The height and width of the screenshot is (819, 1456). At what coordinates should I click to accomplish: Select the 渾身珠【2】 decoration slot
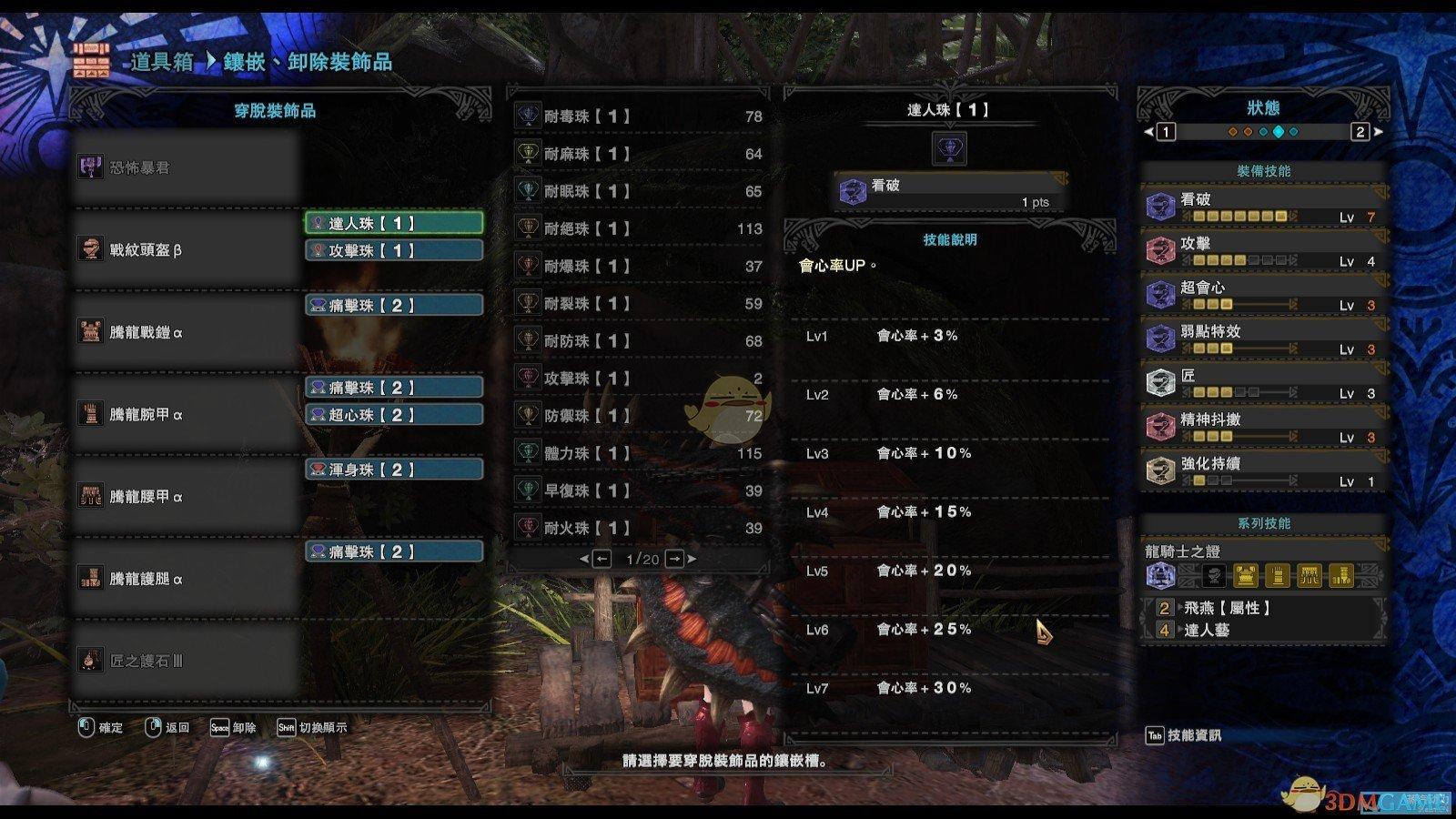point(393,470)
